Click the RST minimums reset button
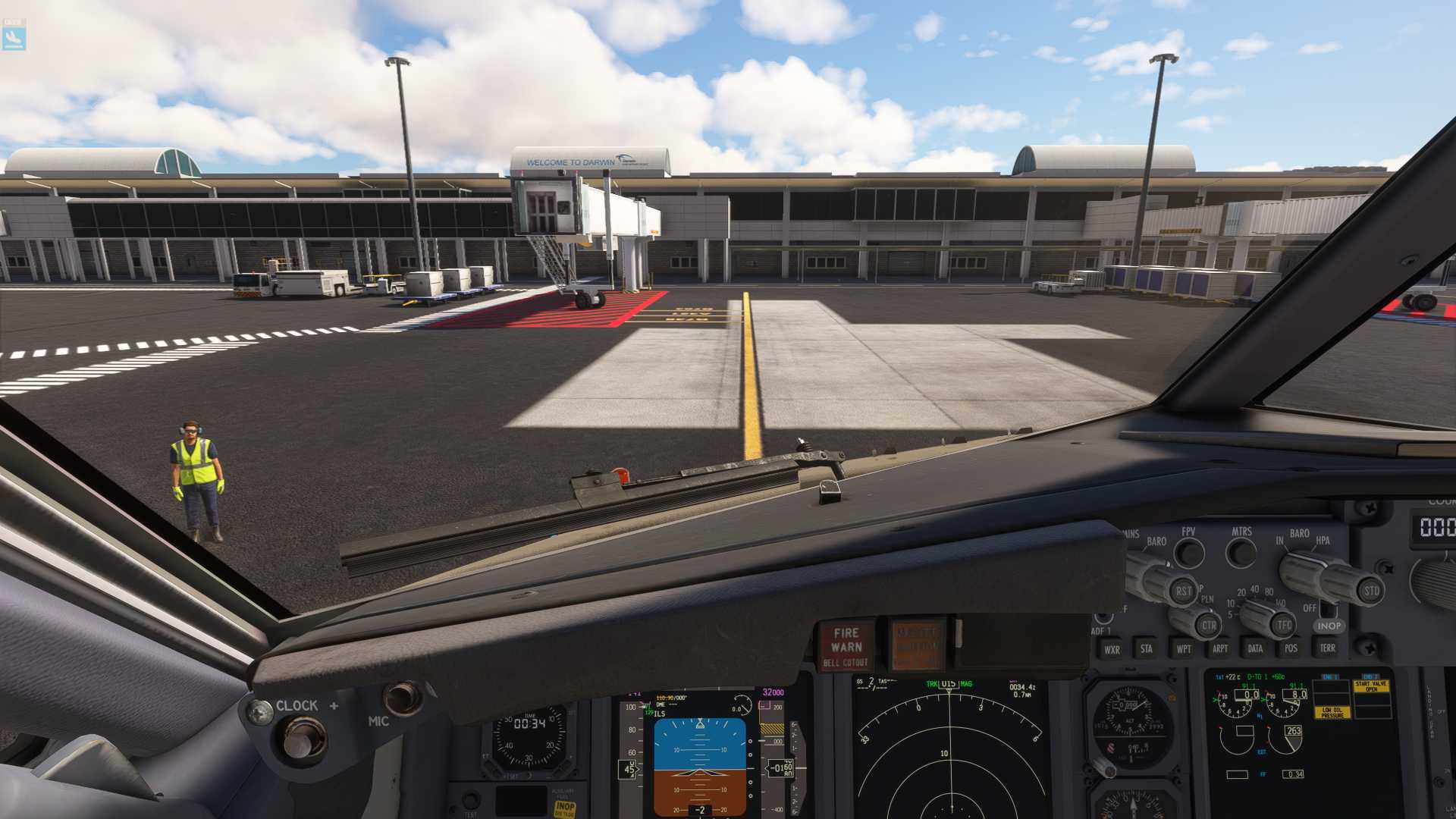The width and height of the screenshot is (1456, 819). [x=1183, y=591]
